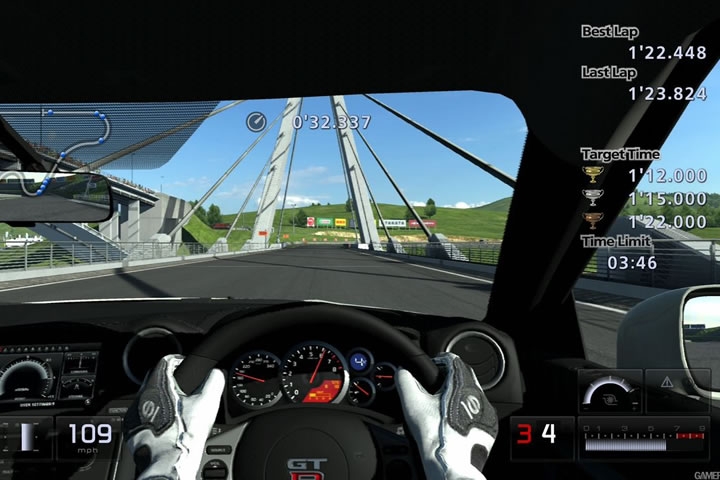Select the gold trophy target icon

(x=593, y=175)
